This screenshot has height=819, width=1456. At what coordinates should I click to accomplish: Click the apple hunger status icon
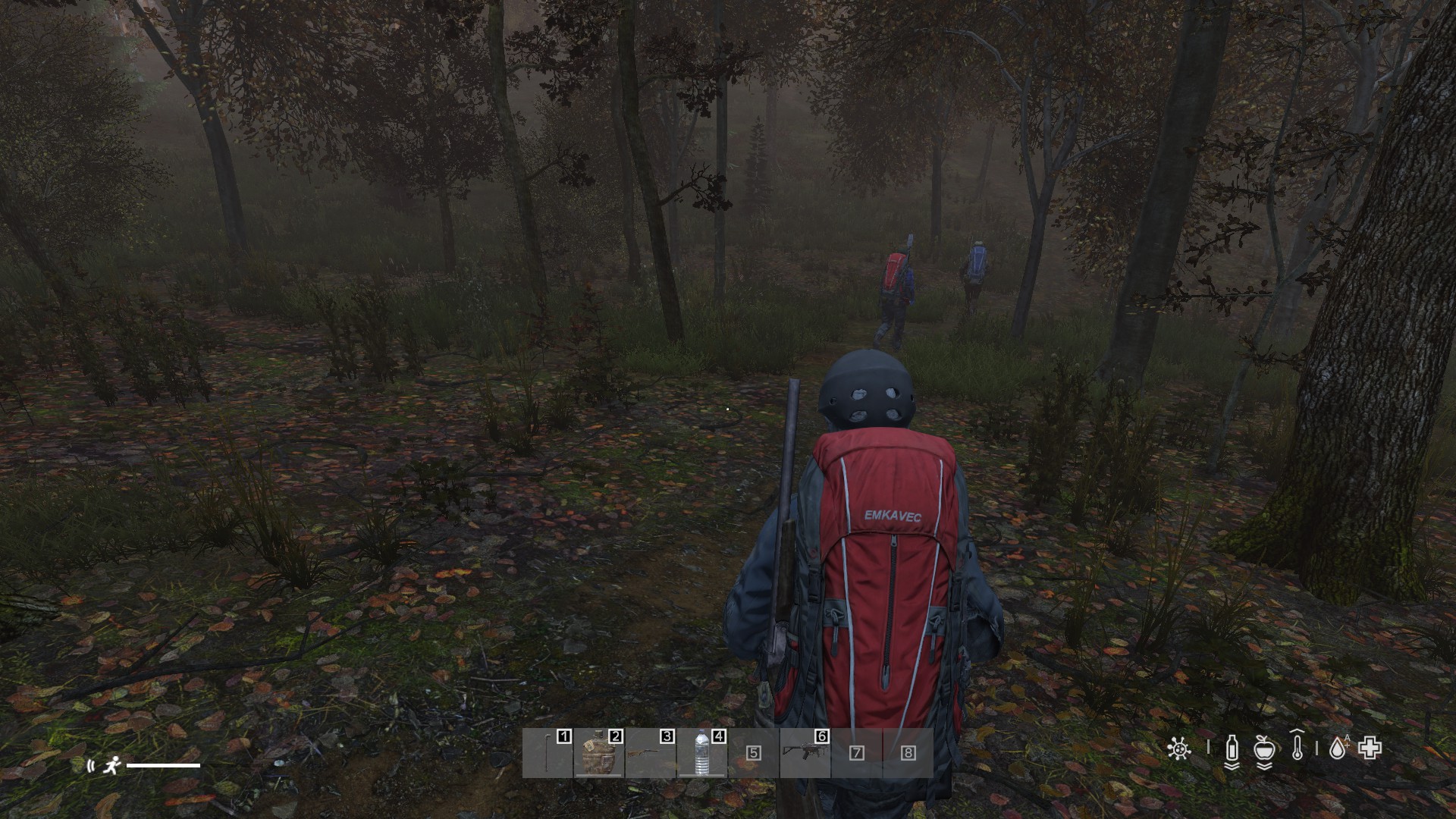point(1263,750)
